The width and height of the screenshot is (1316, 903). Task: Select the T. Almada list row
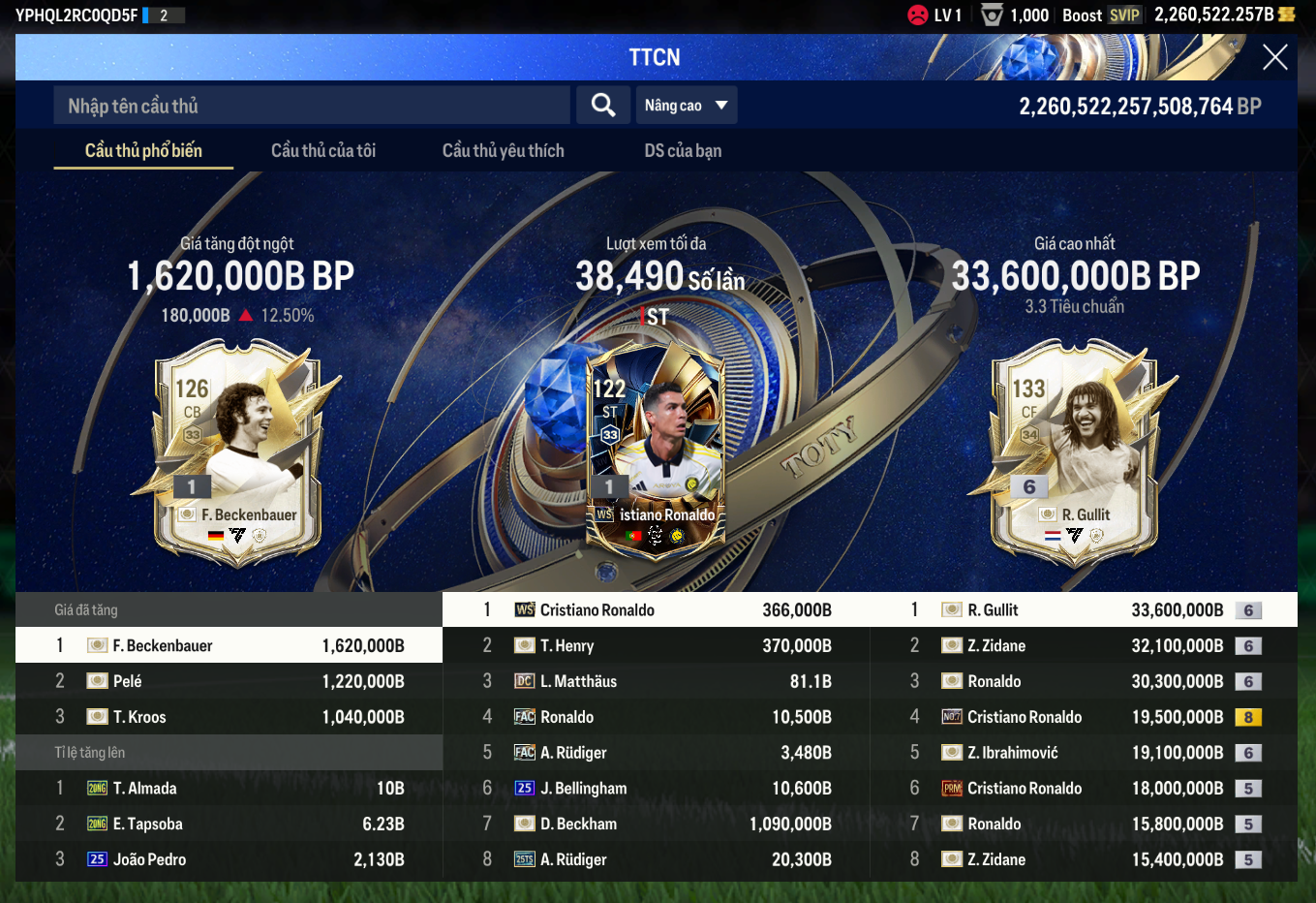point(229,789)
